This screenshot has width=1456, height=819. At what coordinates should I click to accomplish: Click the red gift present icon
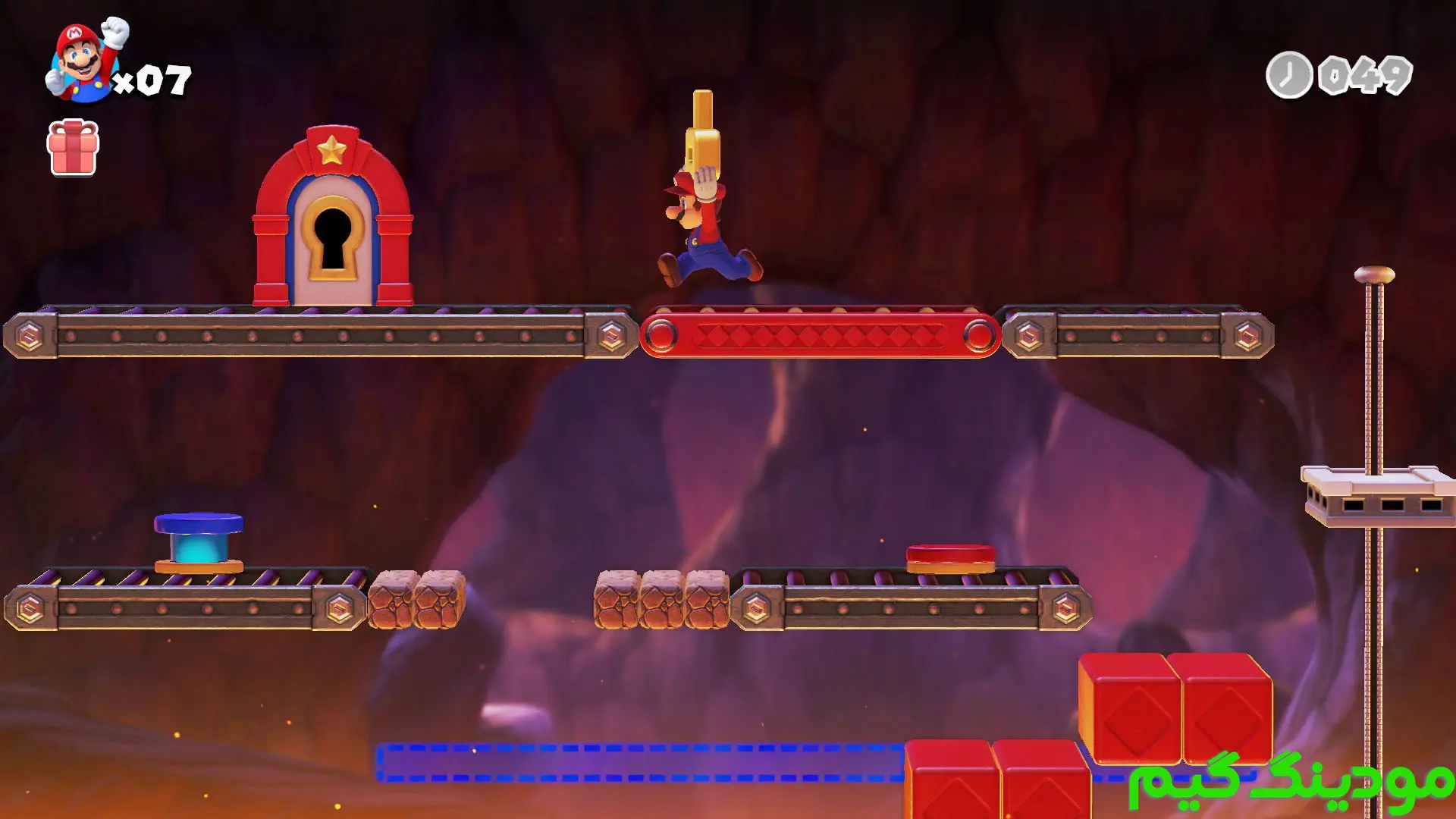click(73, 148)
